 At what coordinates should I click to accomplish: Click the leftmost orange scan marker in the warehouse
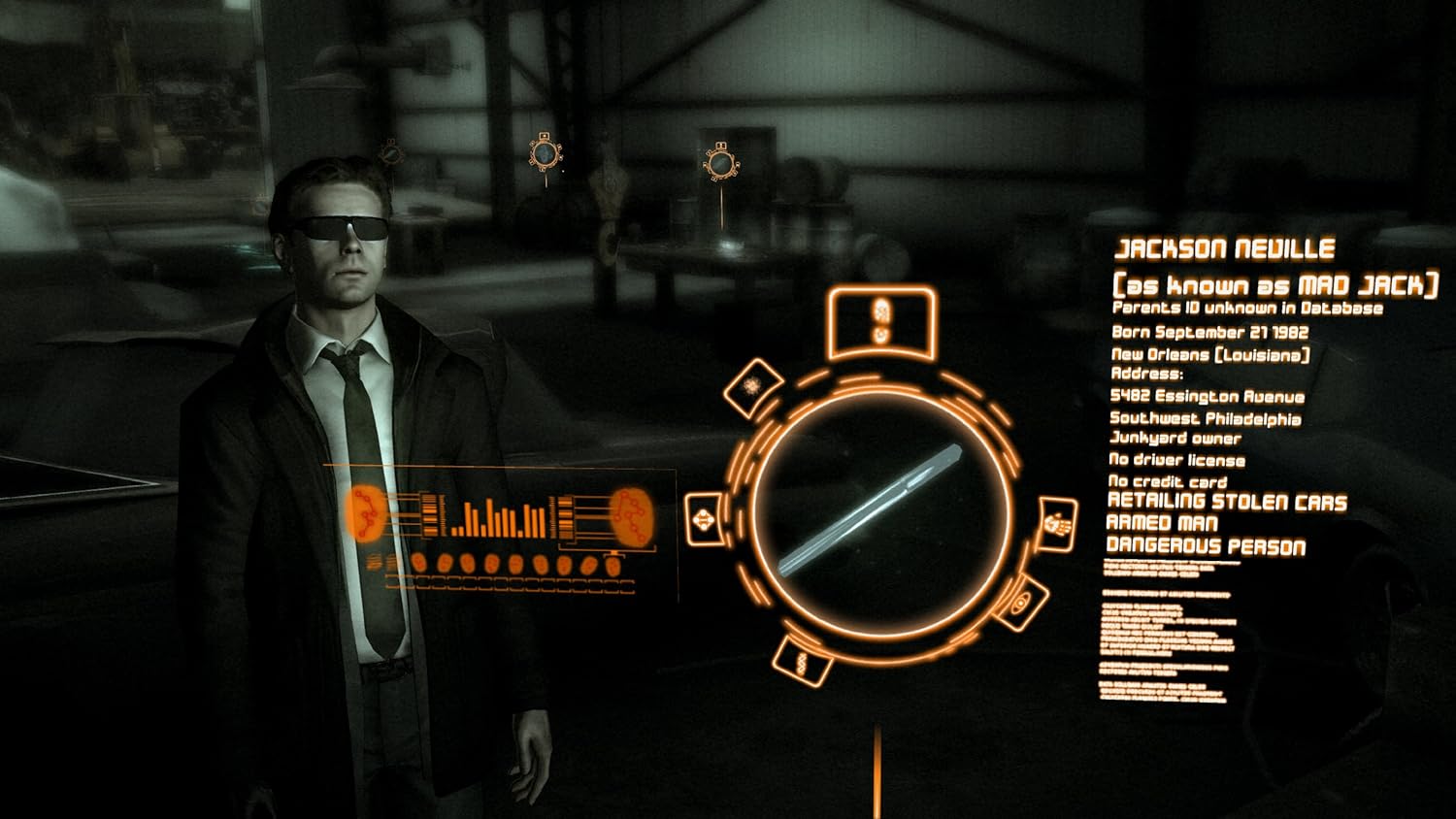[x=391, y=155]
